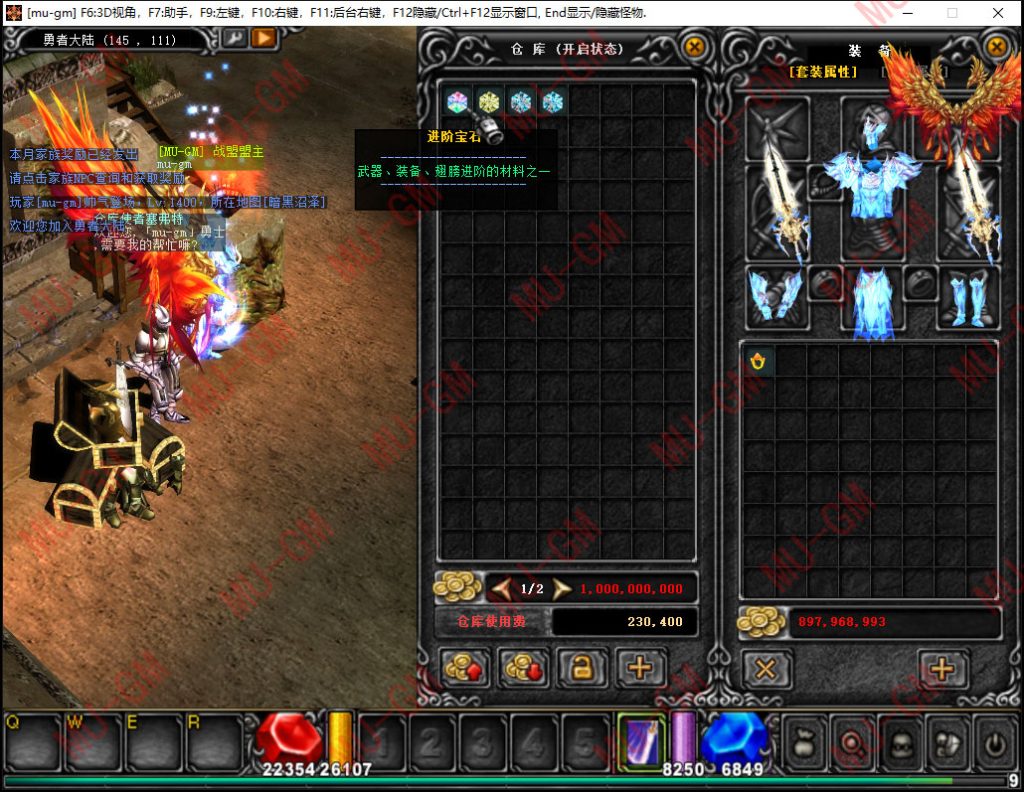The width and height of the screenshot is (1024, 792).
Task: Open the wrench settings button by the map name
Action: (x=233, y=38)
